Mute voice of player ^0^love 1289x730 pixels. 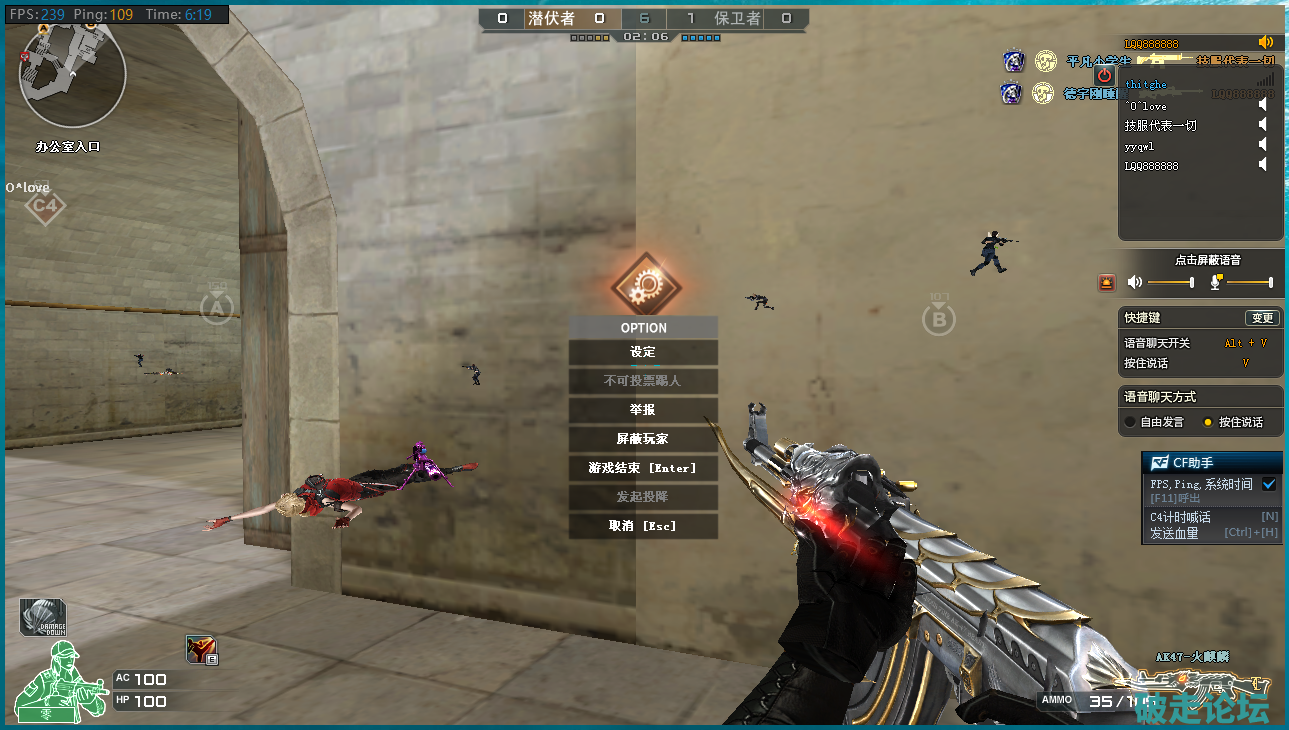point(1263,105)
